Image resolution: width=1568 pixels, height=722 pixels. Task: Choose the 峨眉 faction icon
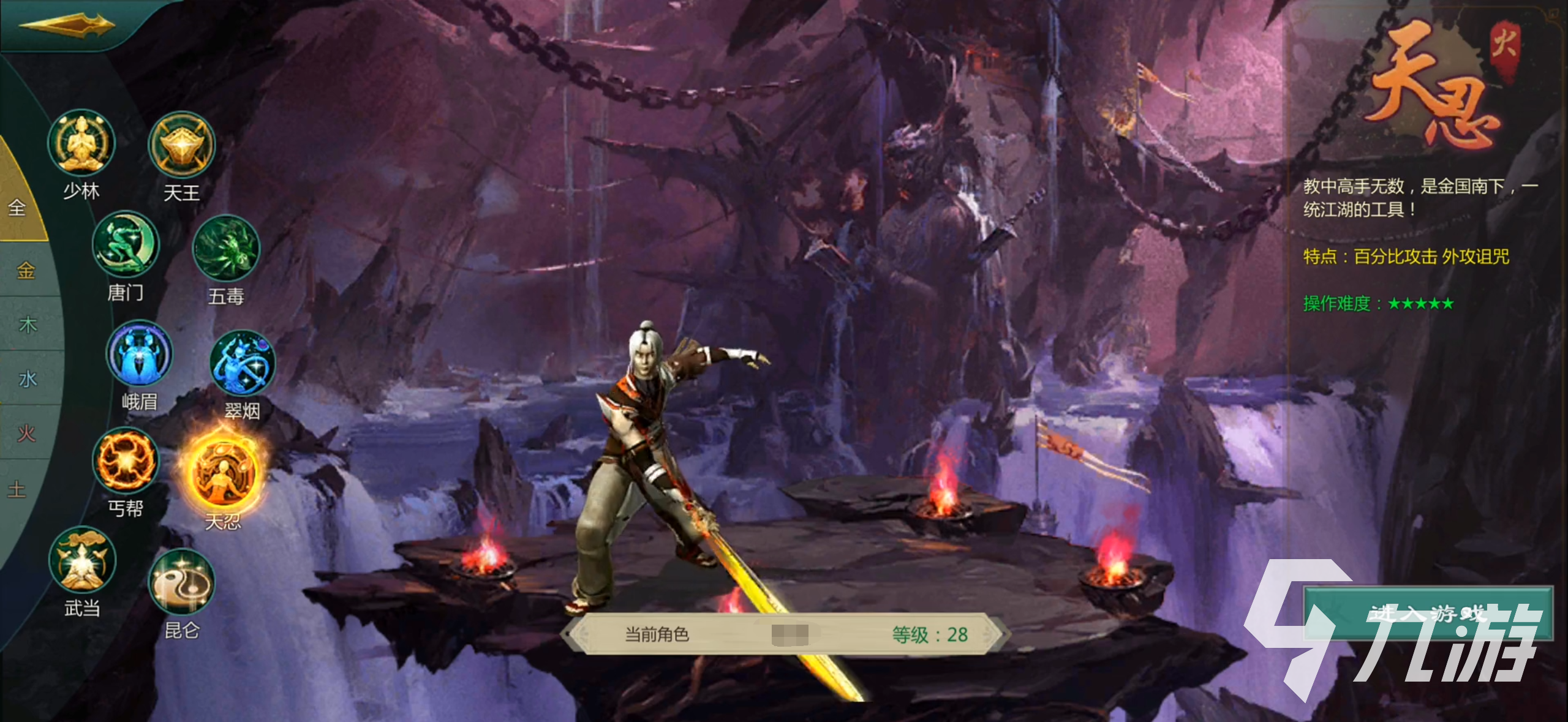(x=140, y=355)
